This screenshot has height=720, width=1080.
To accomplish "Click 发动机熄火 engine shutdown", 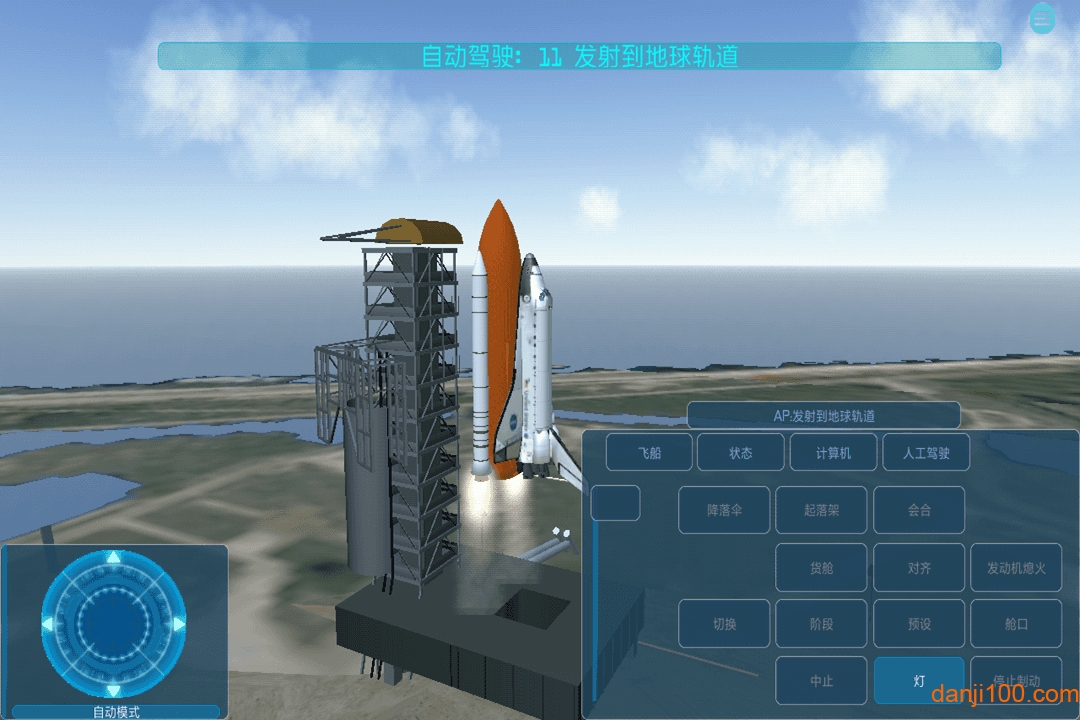I will (x=1016, y=568).
